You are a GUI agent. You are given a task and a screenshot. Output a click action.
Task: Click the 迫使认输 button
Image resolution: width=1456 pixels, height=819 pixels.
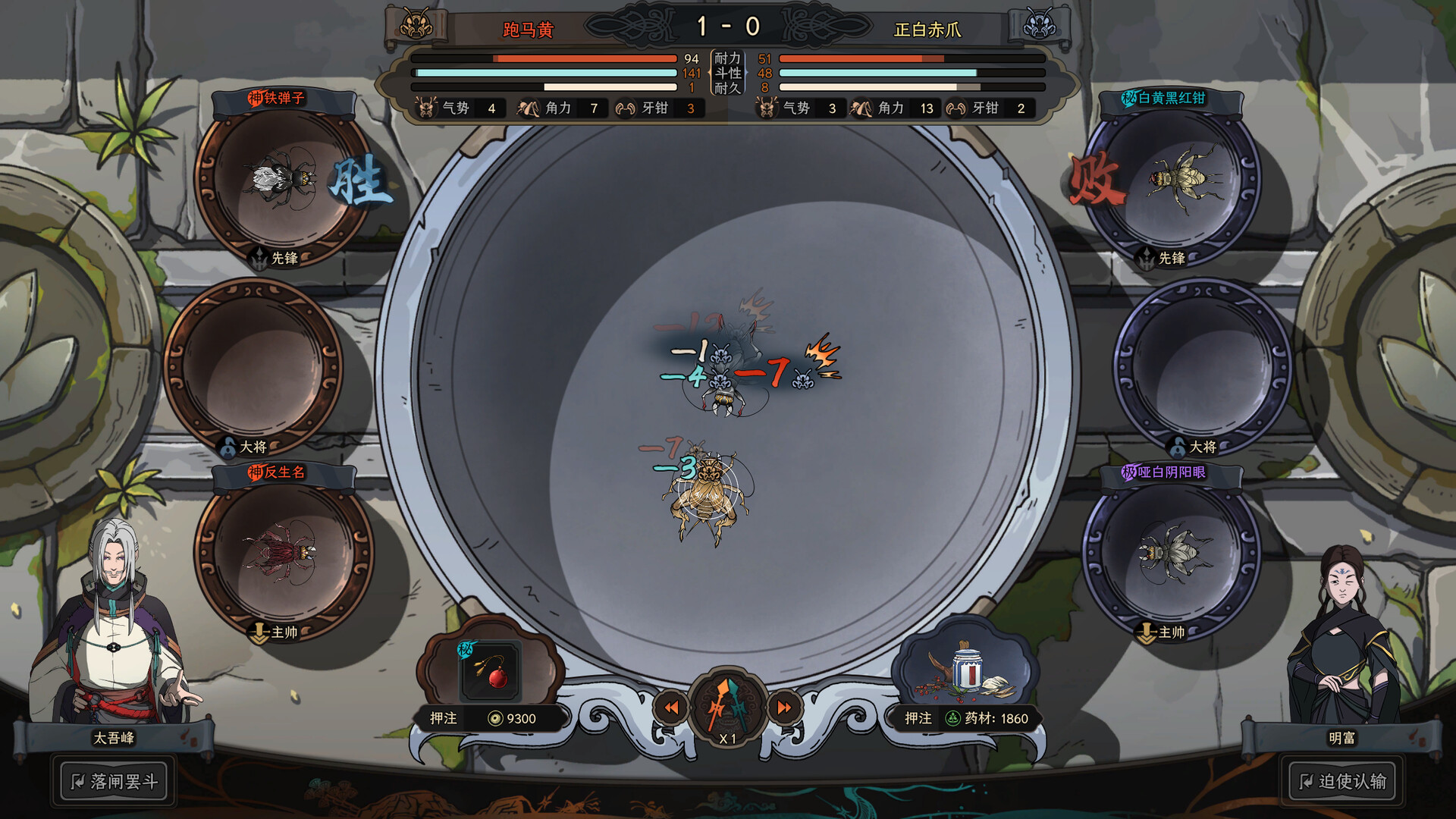coord(1342,781)
